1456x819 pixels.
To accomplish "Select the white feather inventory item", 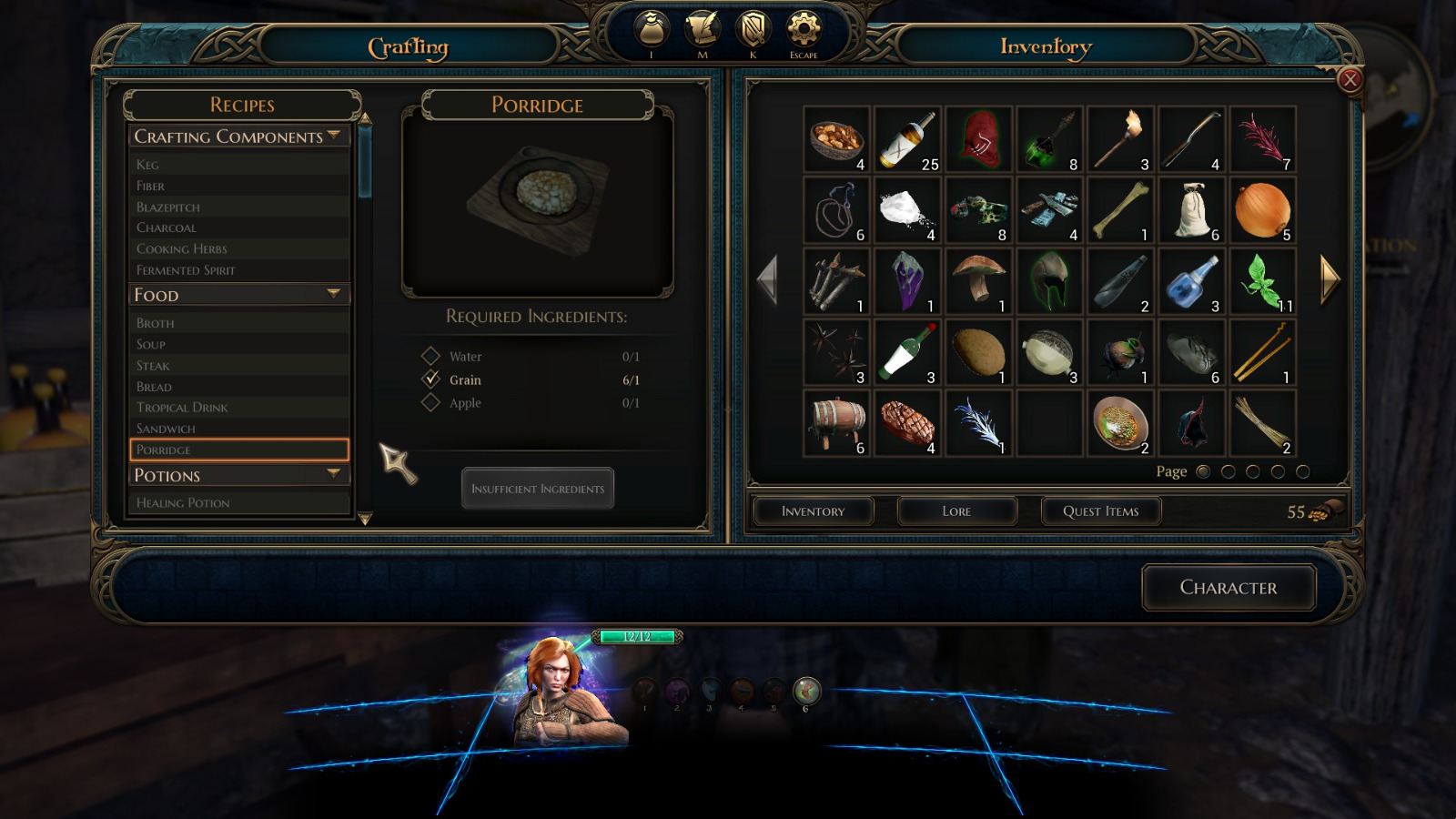I will coord(978,421).
